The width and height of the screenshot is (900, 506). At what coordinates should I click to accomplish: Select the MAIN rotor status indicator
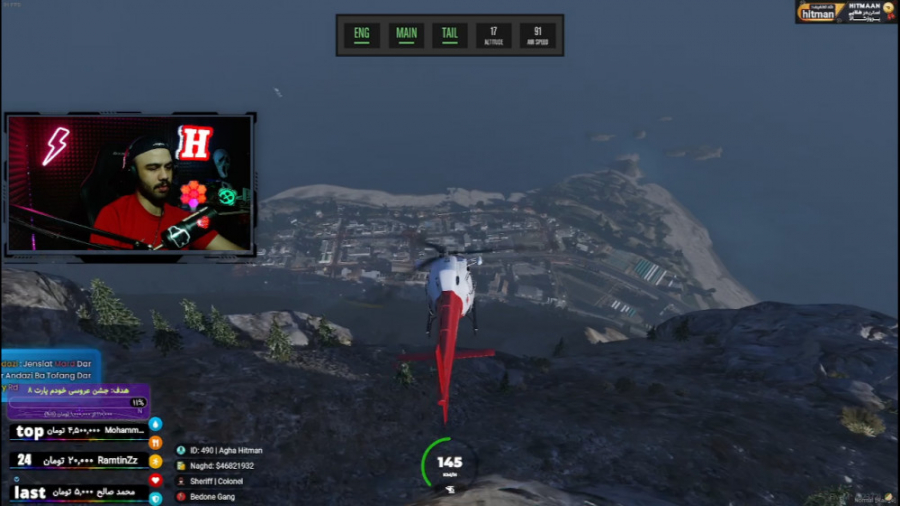406,35
